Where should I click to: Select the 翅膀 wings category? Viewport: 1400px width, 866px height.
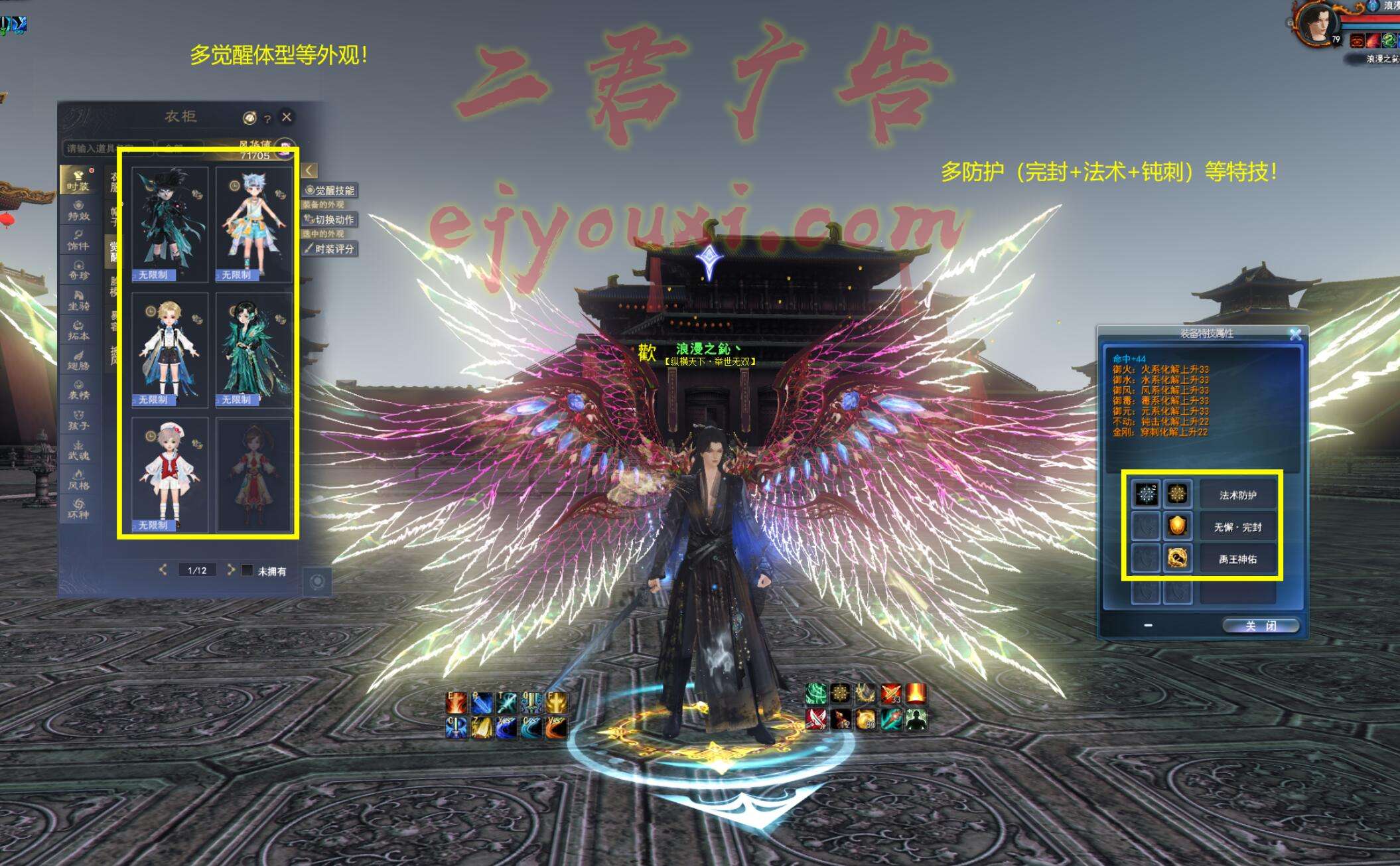[78, 360]
